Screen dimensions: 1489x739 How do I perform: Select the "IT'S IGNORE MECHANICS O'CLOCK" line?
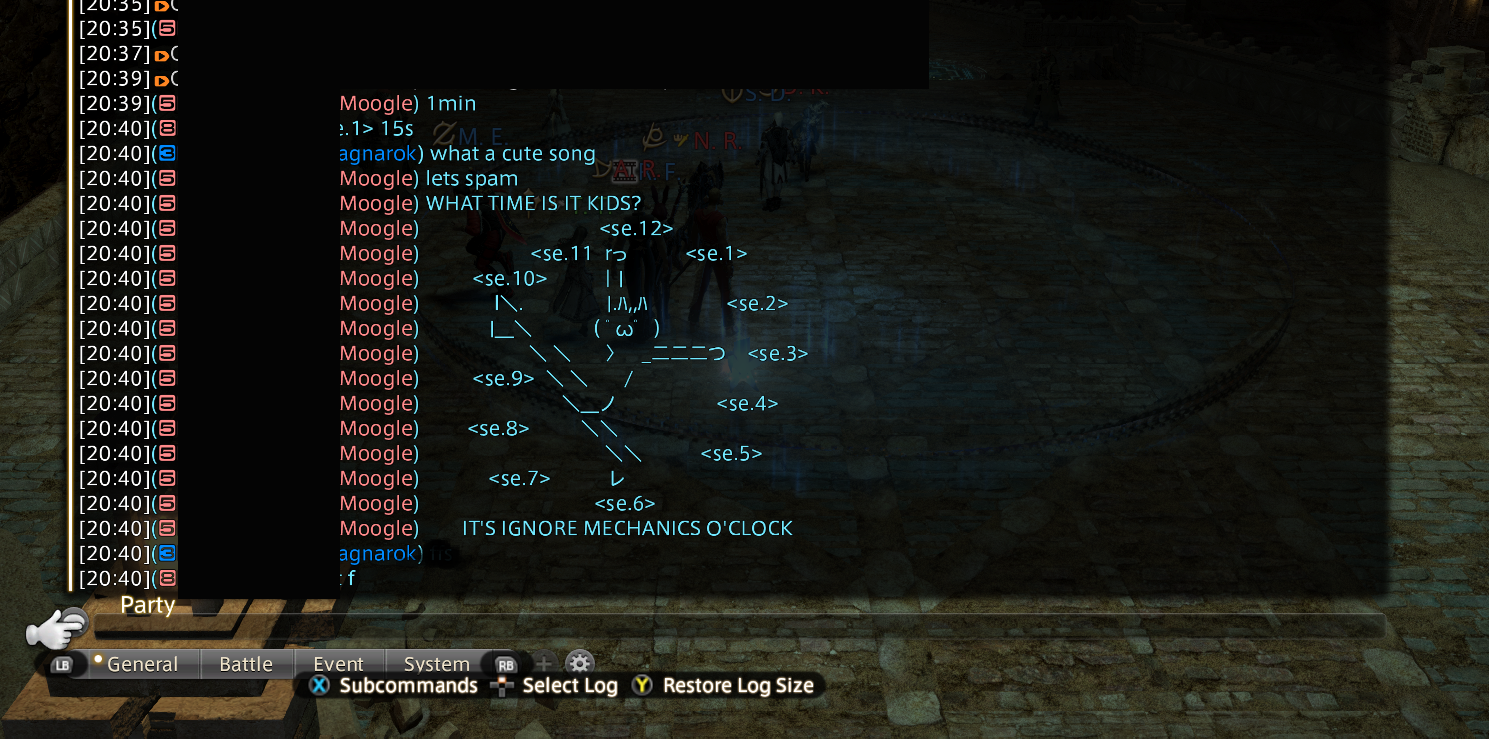627,529
